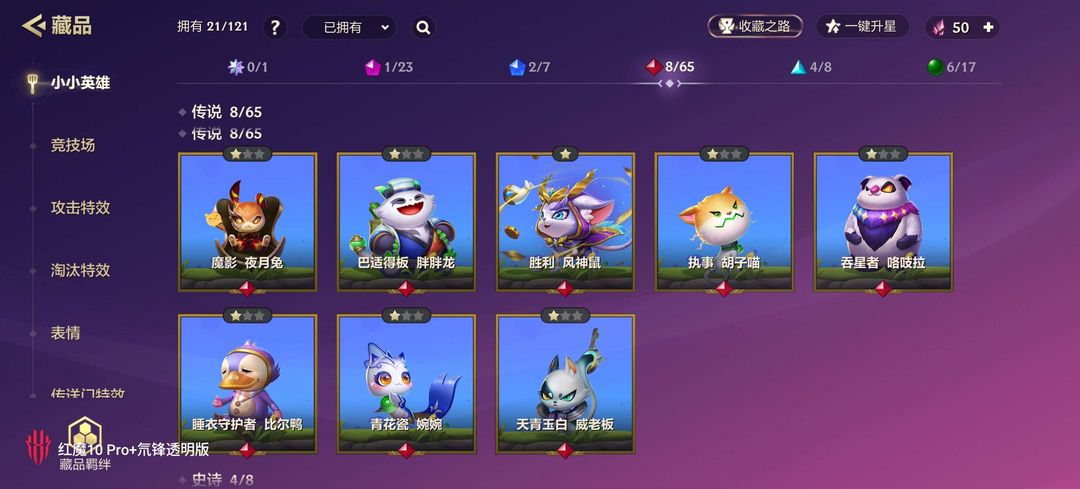The width and height of the screenshot is (1080, 489).
Task: Select the blue gem 2/7 rarity tab
Action: pyautogui.click(x=529, y=67)
